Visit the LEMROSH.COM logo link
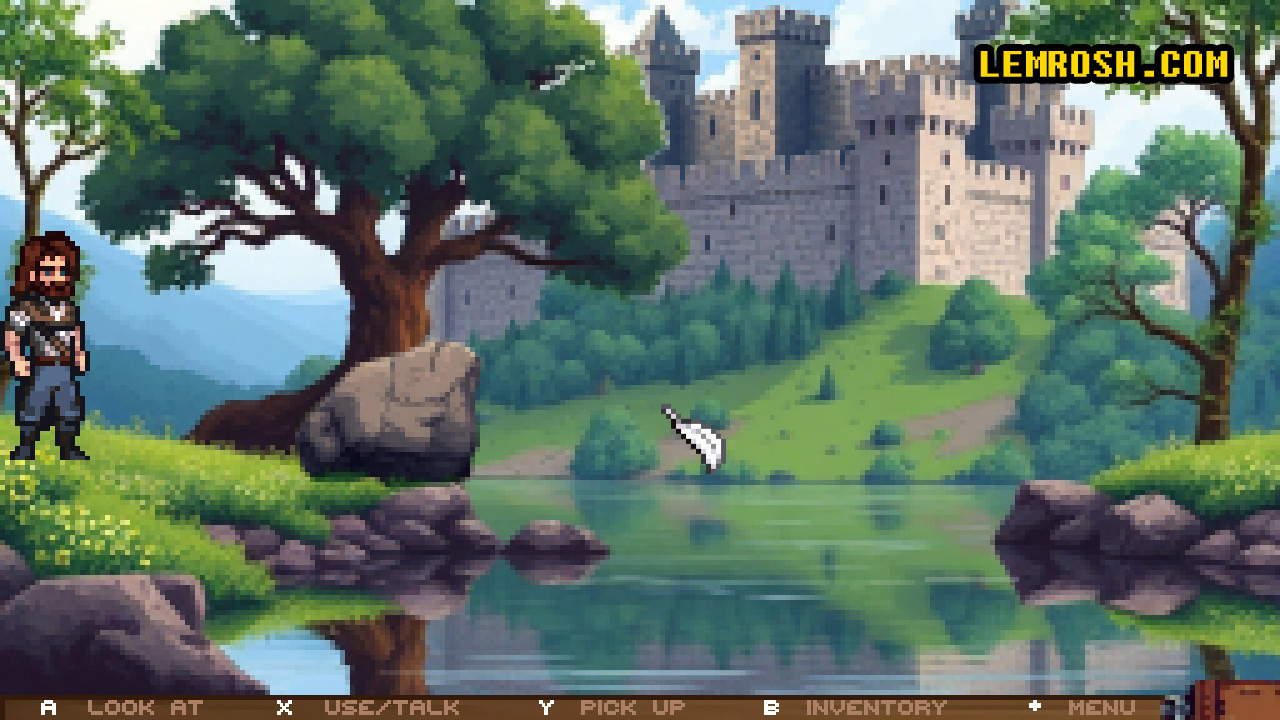The width and height of the screenshot is (1280, 720). point(1104,64)
